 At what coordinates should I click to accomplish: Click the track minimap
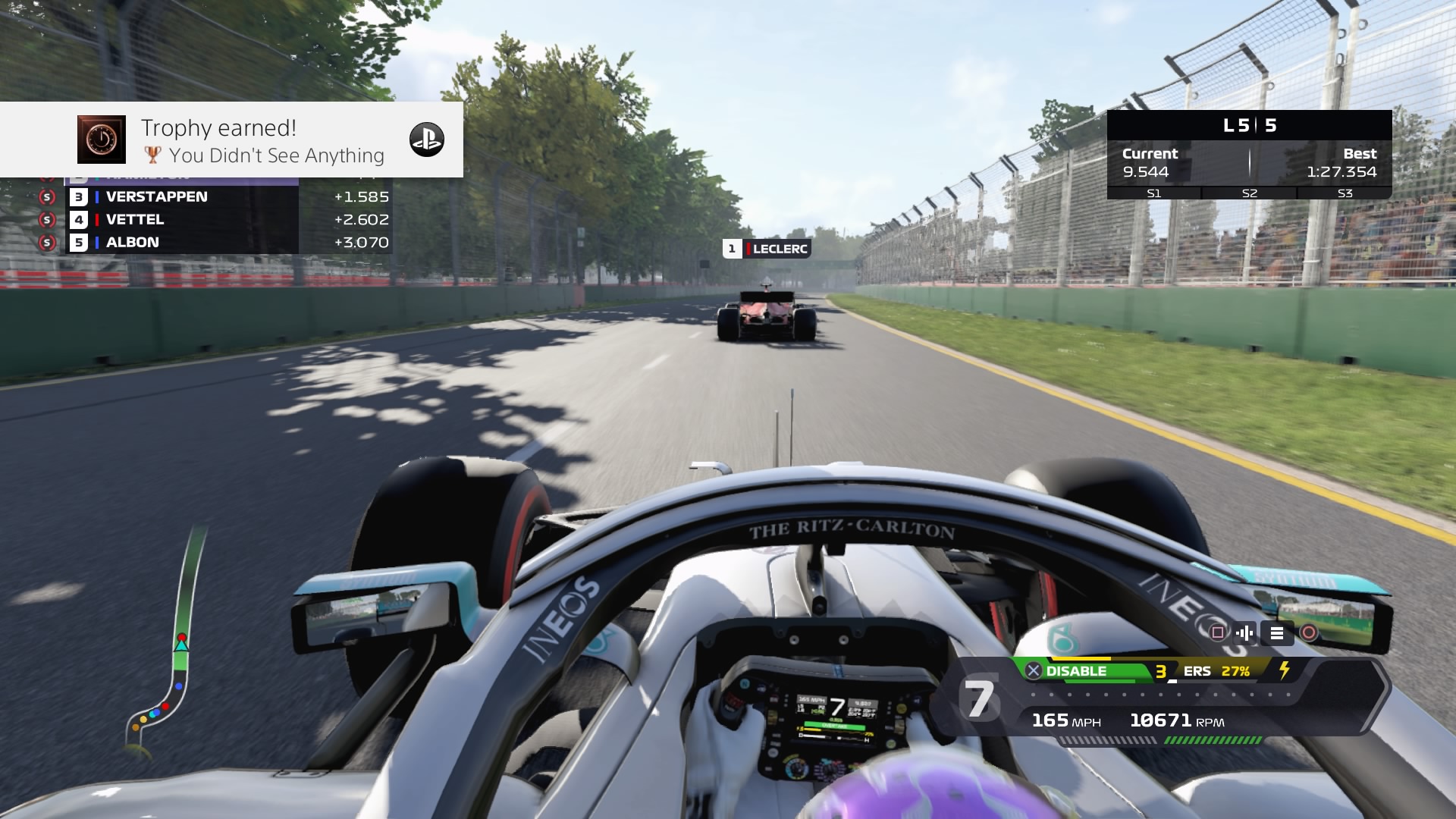tap(167, 652)
